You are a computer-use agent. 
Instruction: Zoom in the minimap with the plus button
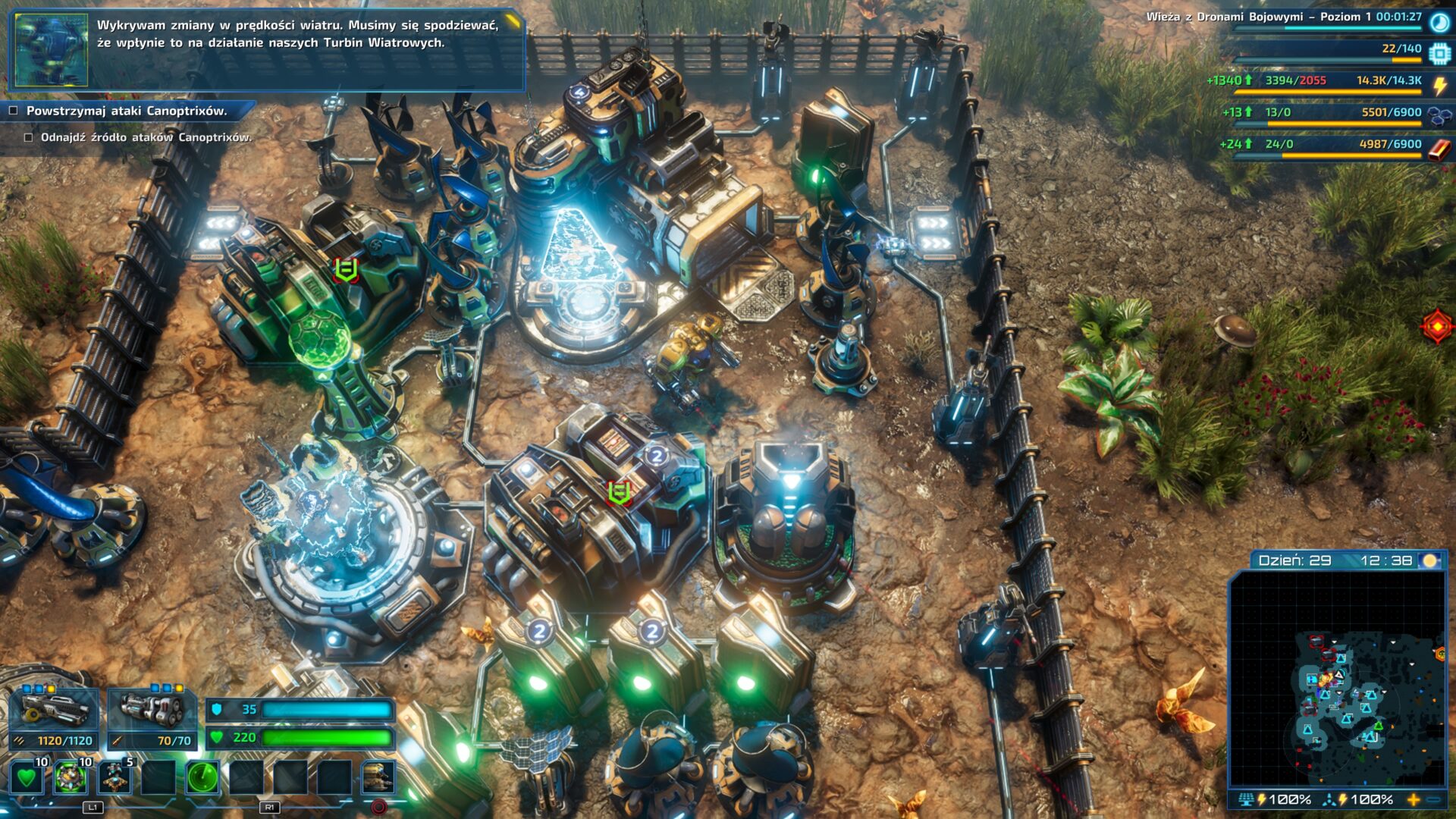pos(1414,799)
